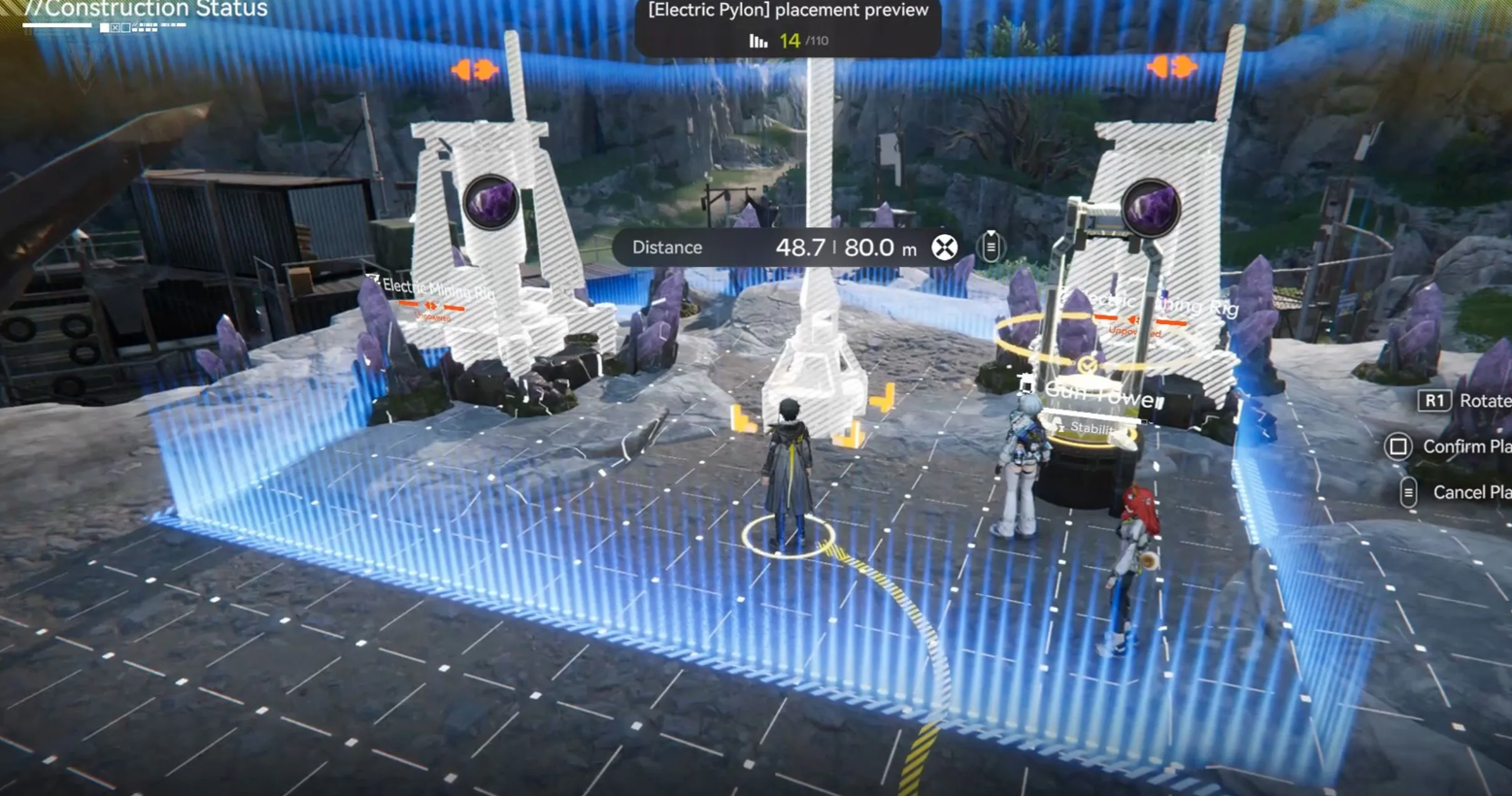Select the Cancel Placement option

point(1457,492)
